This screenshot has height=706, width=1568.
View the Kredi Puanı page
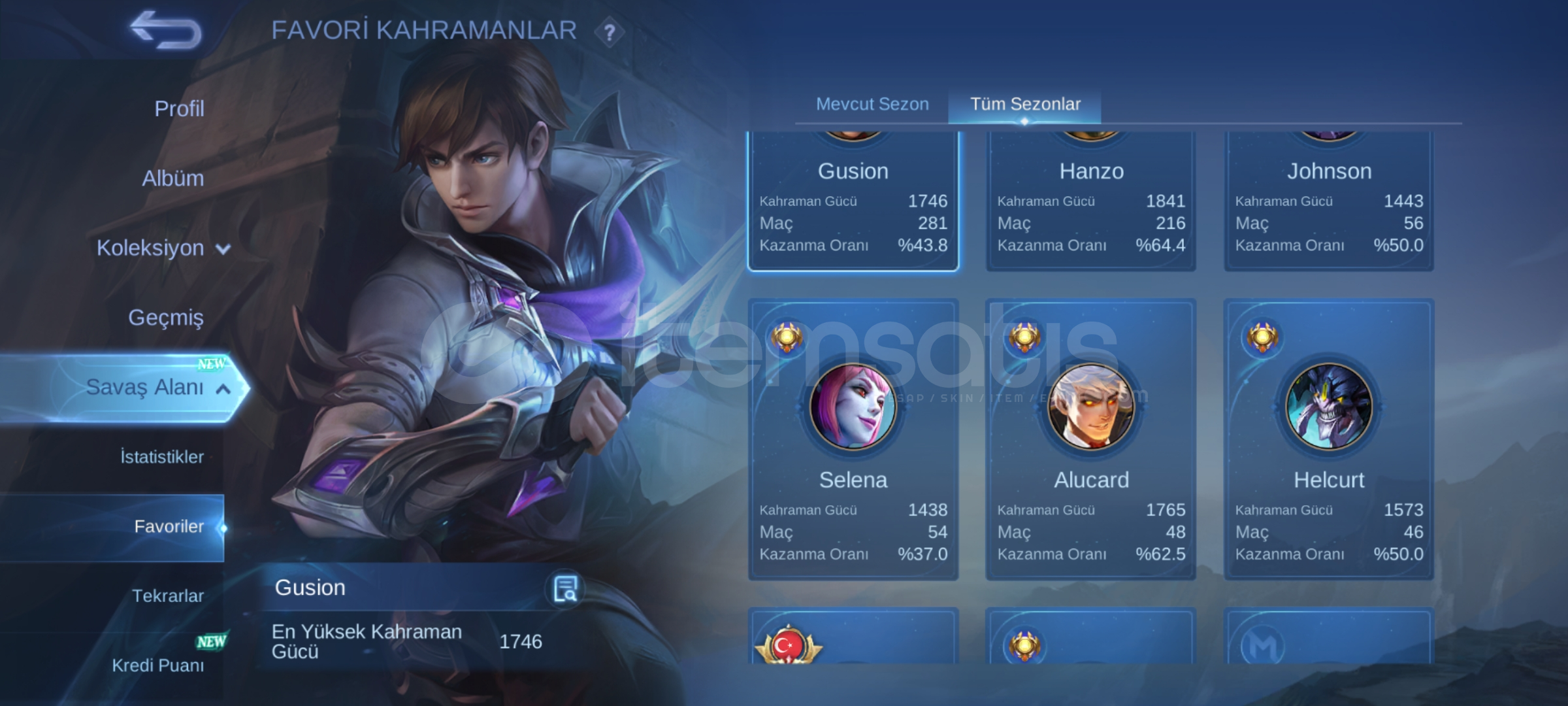(x=157, y=665)
